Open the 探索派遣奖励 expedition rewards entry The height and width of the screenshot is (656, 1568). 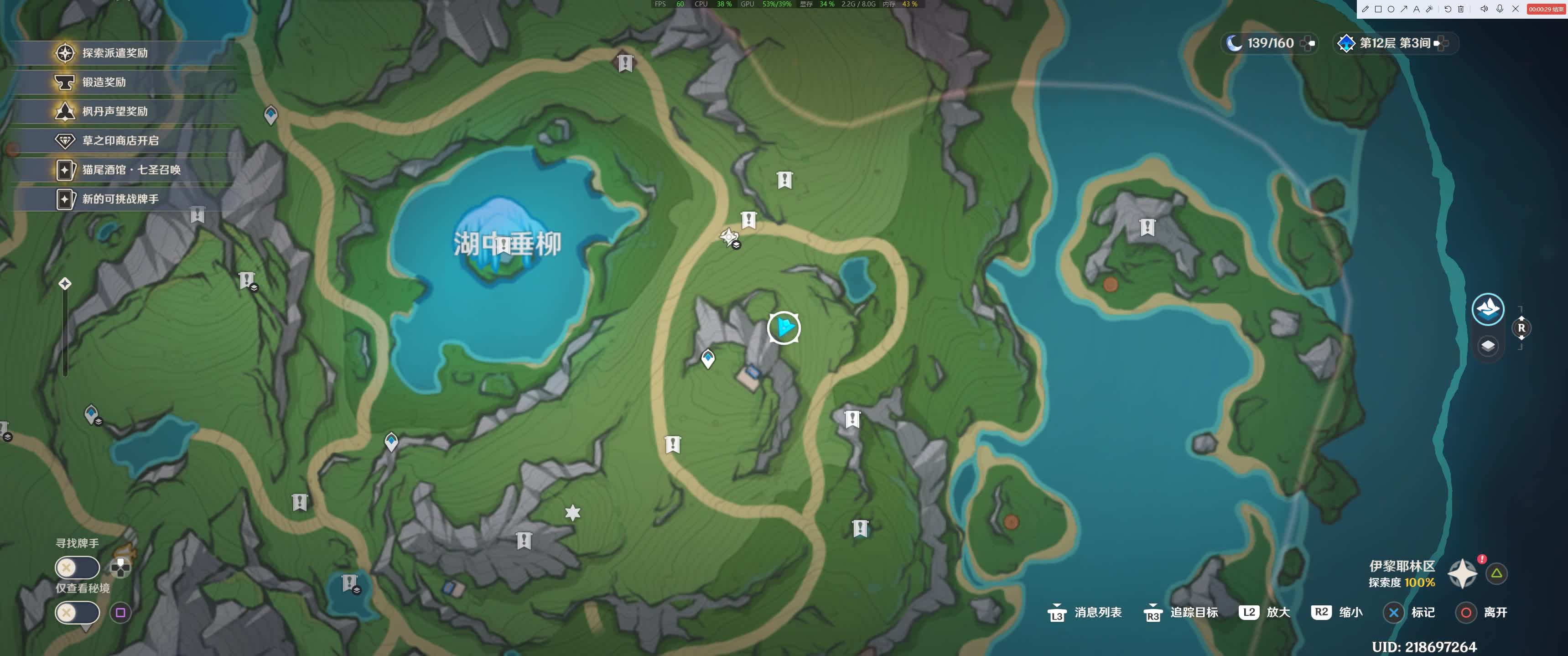point(114,53)
